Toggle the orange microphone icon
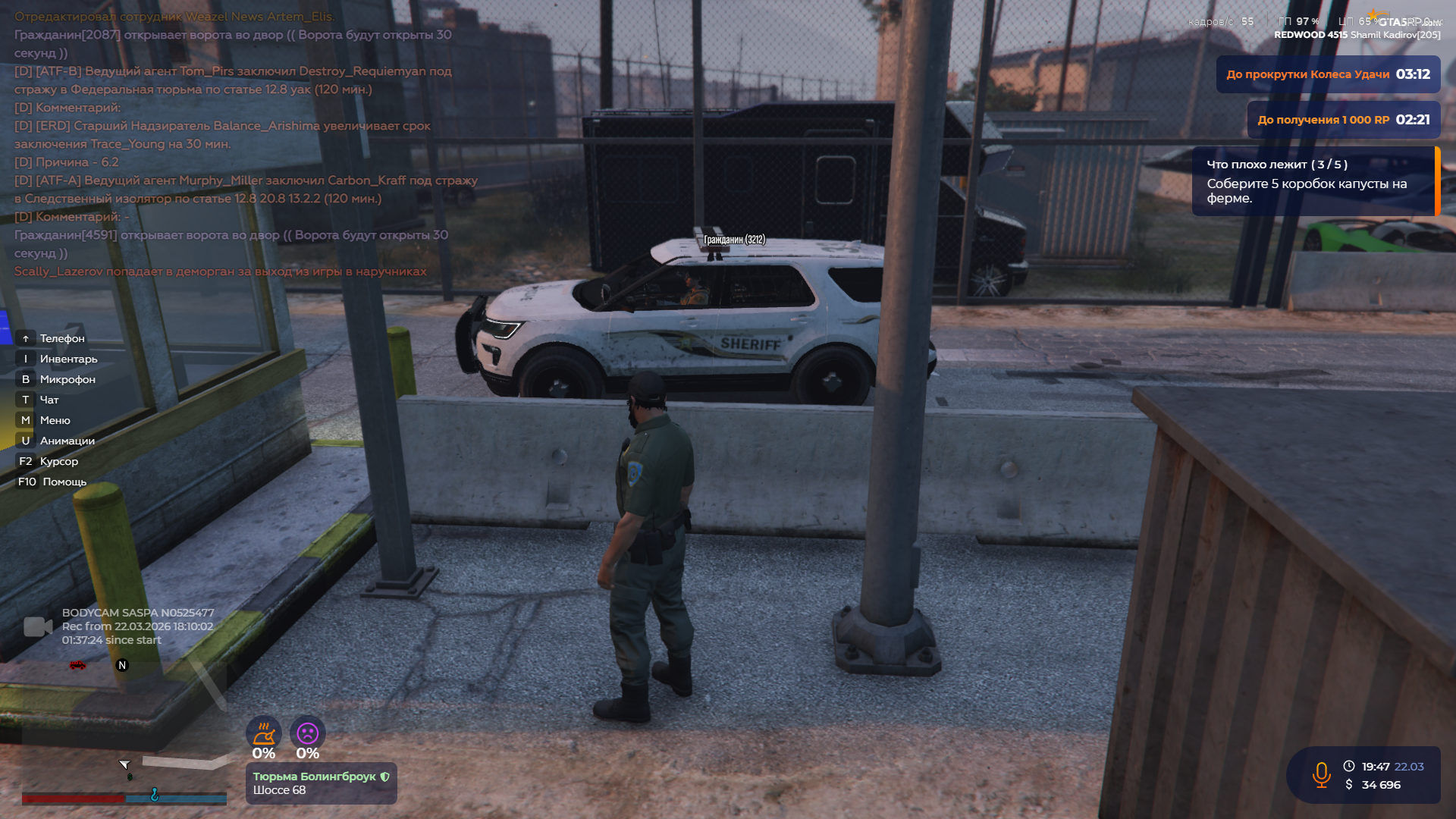 [x=1321, y=775]
